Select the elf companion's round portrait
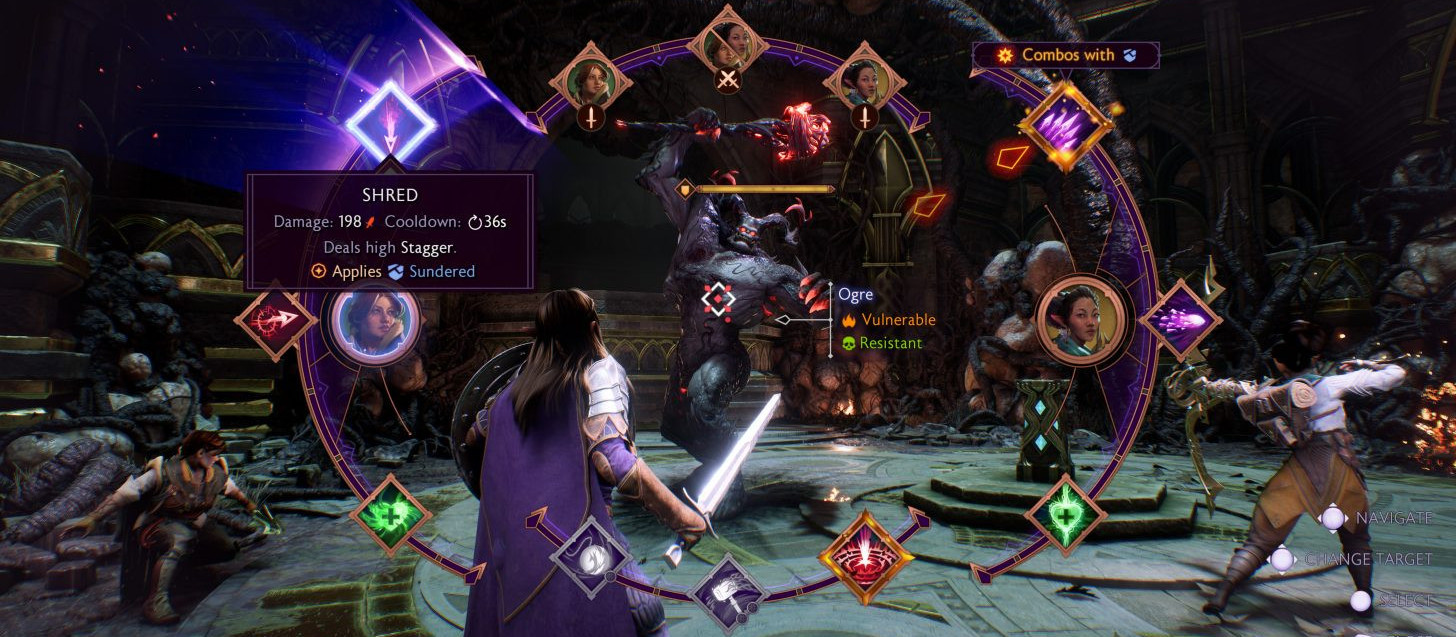Image resolution: width=1456 pixels, height=637 pixels. tap(1081, 321)
